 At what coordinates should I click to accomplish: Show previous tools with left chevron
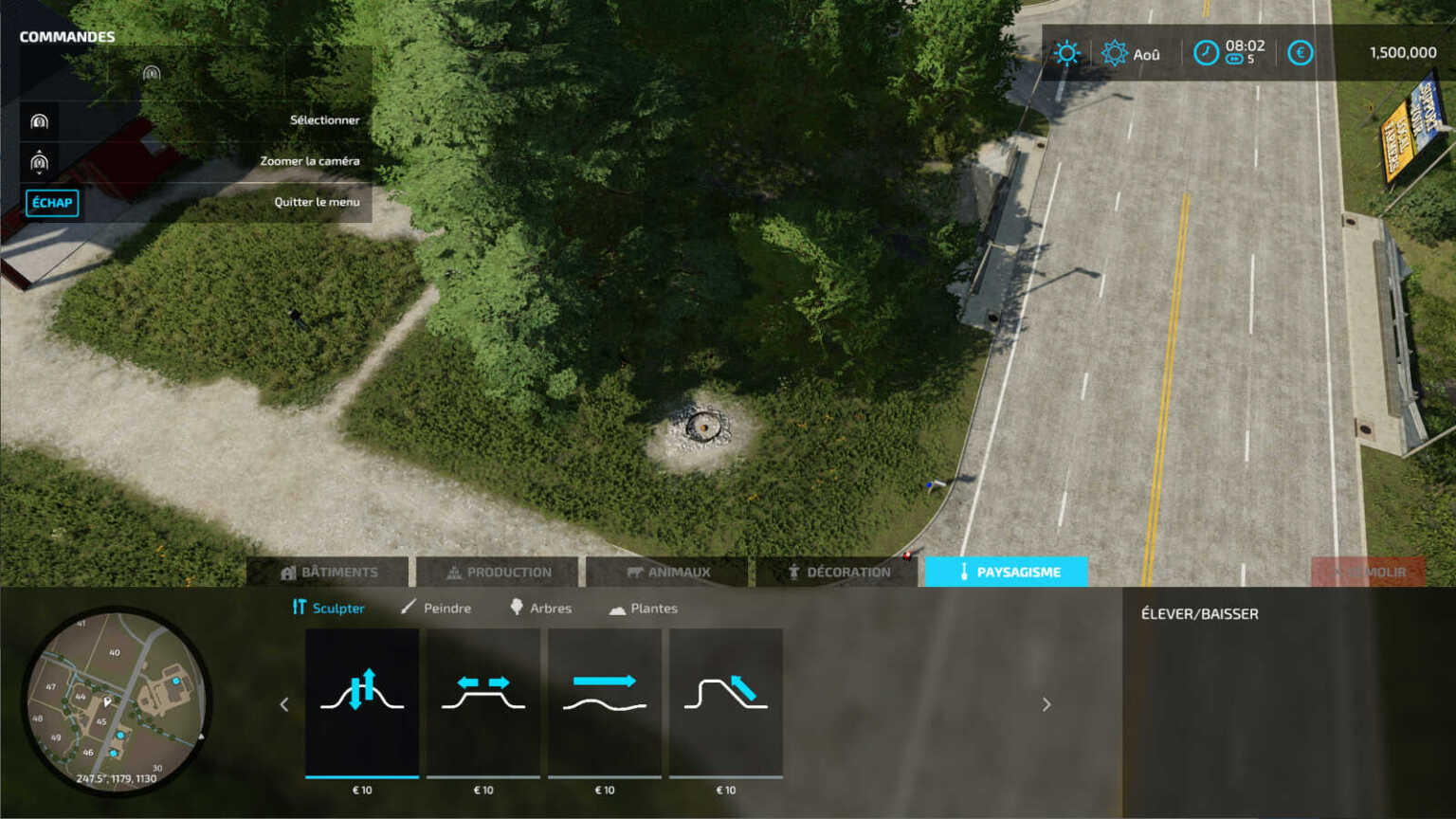(283, 704)
